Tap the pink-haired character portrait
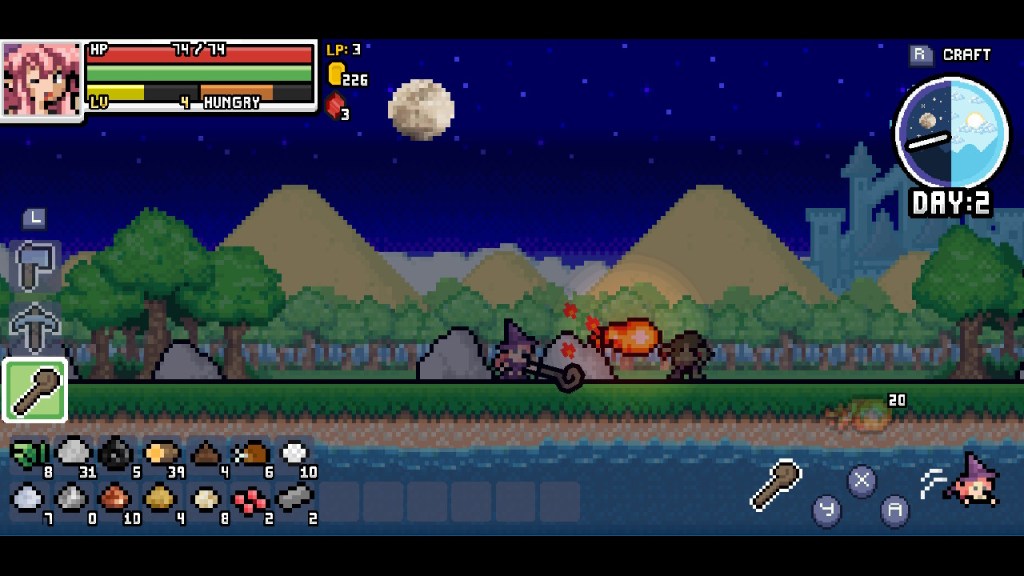The width and height of the screenshot is (1024, 576). click(41, 79)
